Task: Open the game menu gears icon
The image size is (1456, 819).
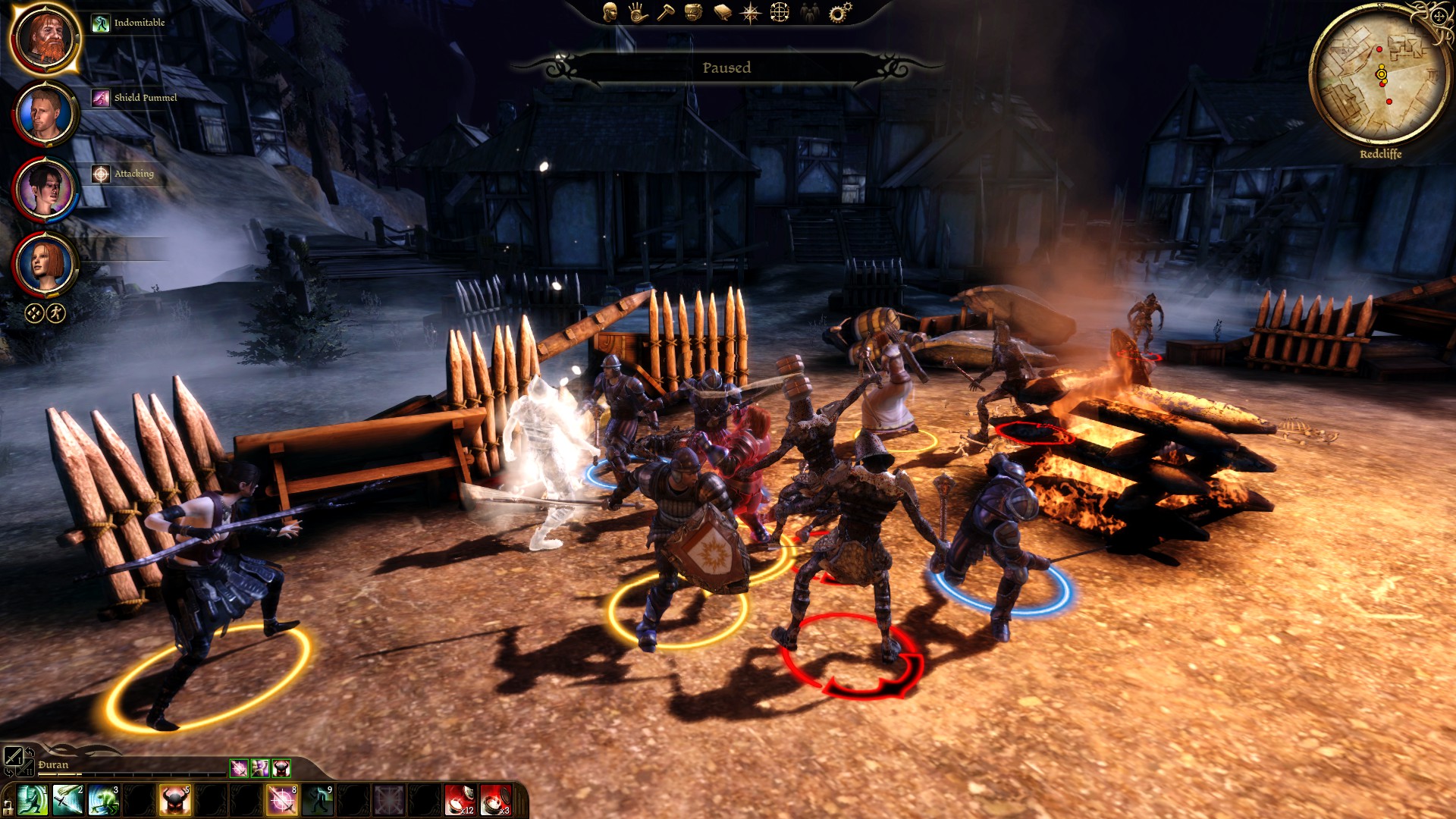Action: pos(839,12)
